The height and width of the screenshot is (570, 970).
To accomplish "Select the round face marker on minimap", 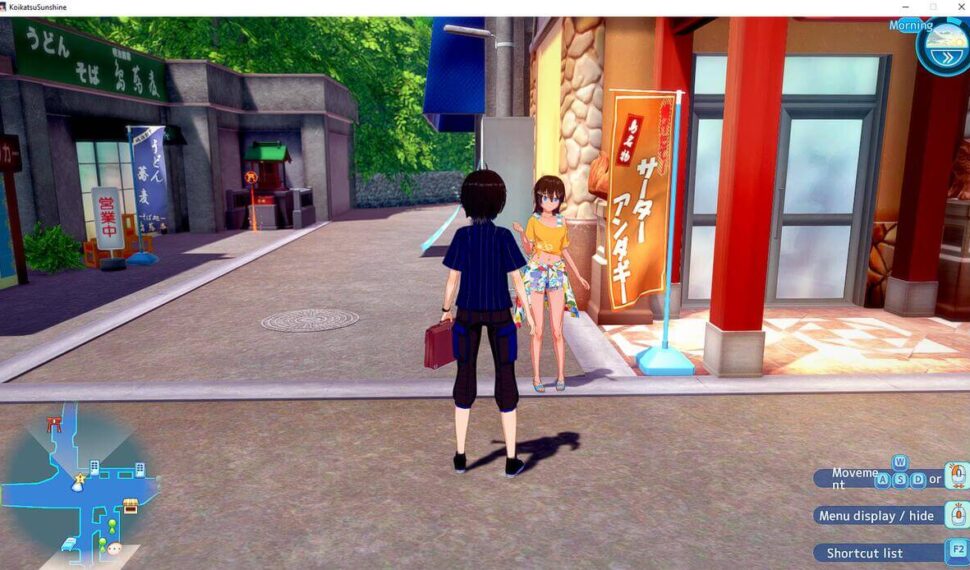I will pyautogui.click(x=115, y=549).
